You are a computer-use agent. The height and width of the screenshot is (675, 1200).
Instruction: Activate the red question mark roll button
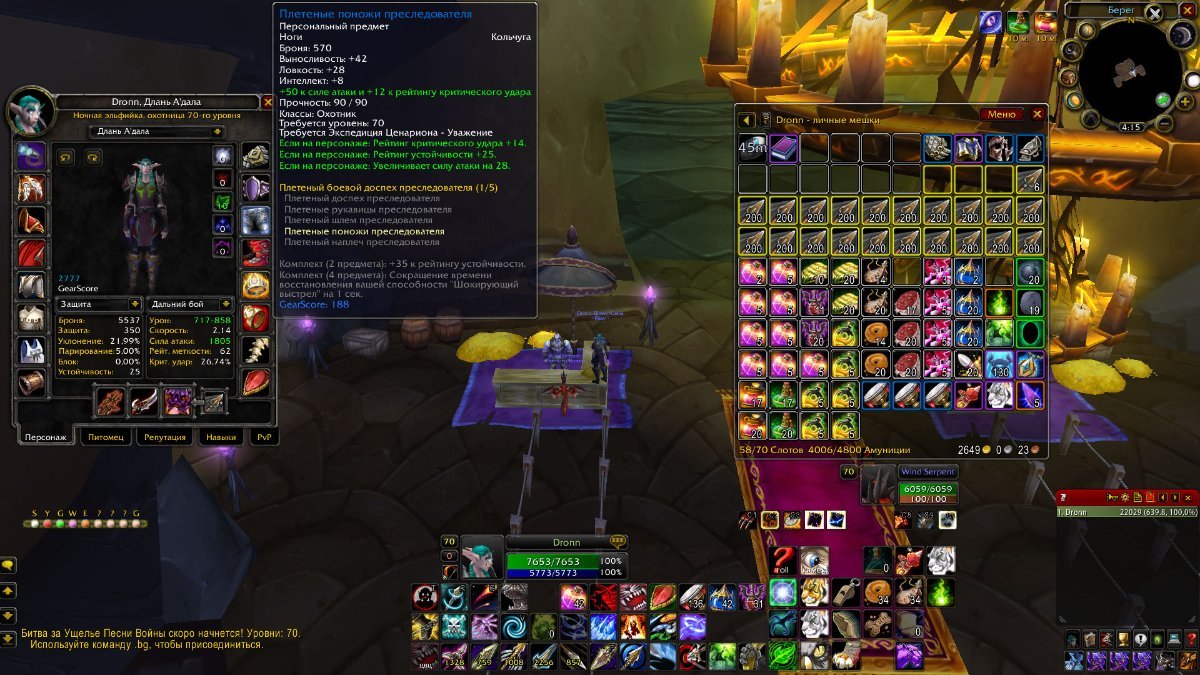coord(783,560)
